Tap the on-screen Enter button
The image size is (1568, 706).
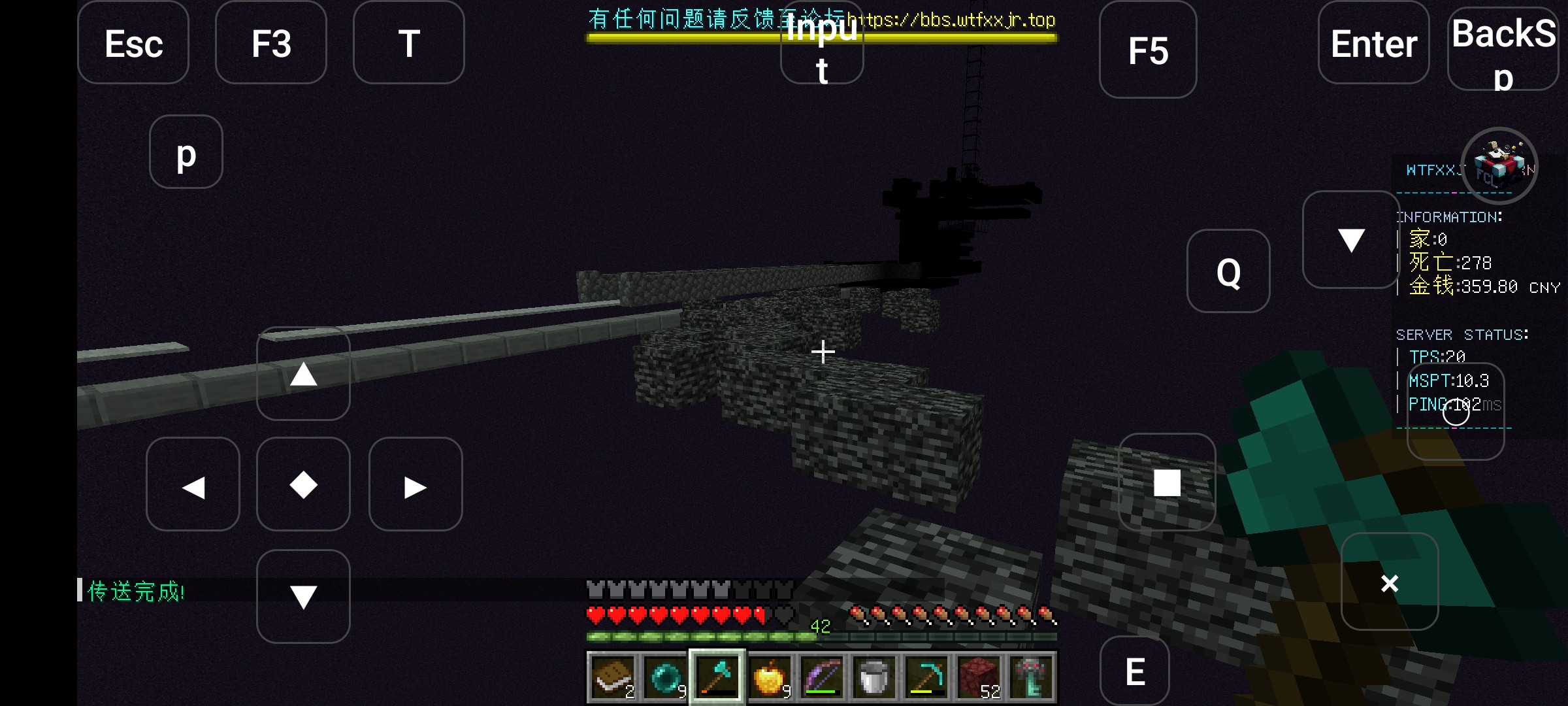tap(1373, 43)
